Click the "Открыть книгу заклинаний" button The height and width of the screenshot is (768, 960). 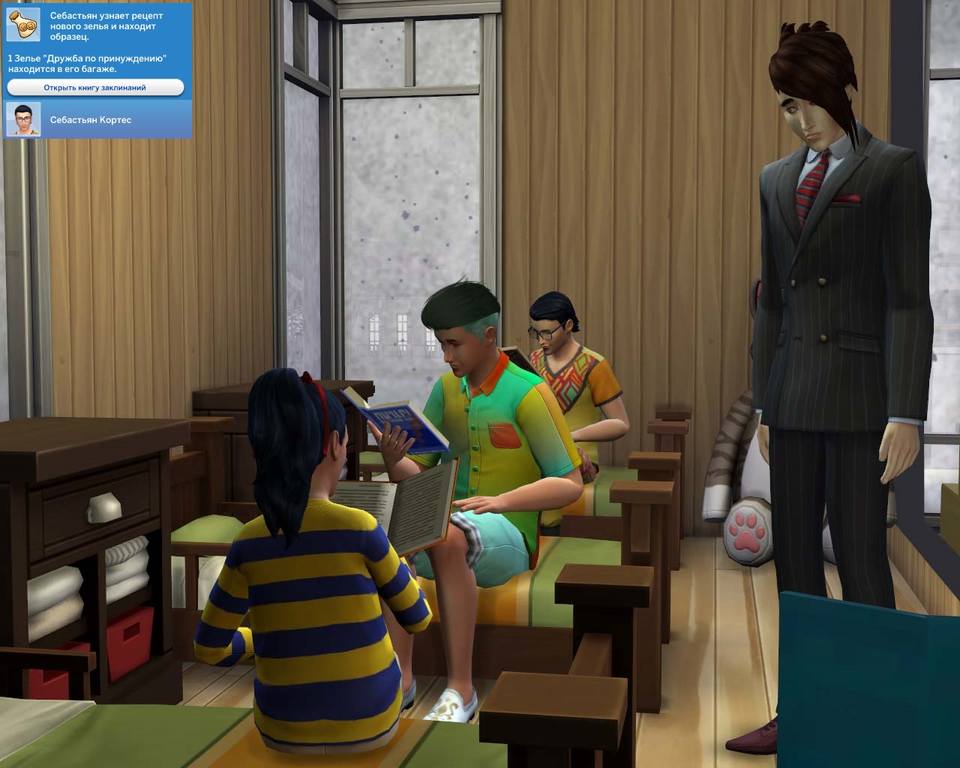pyautogui.click(x=95, y=88)
